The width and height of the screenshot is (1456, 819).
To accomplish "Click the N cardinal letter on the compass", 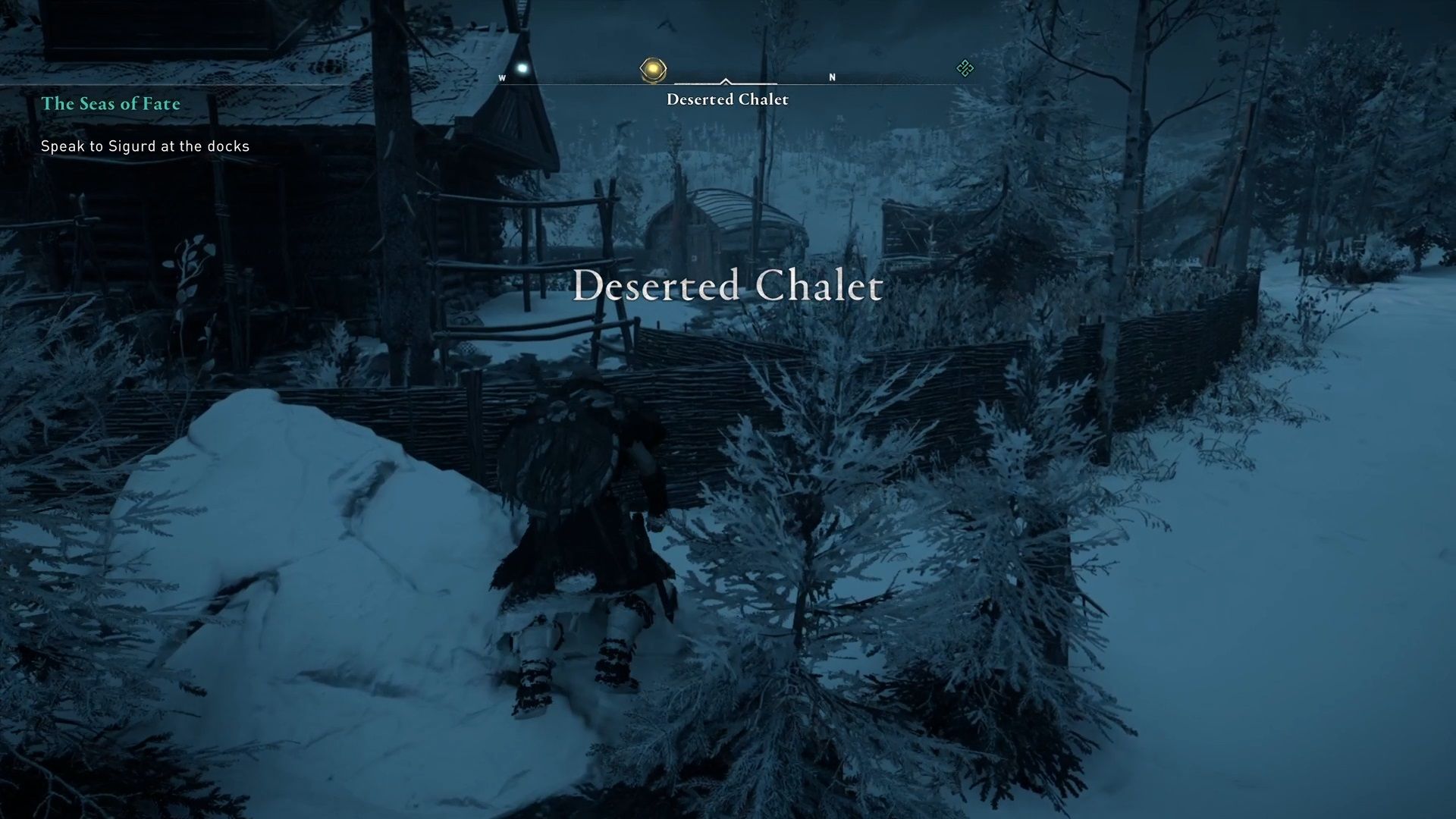I will (833, 77).
